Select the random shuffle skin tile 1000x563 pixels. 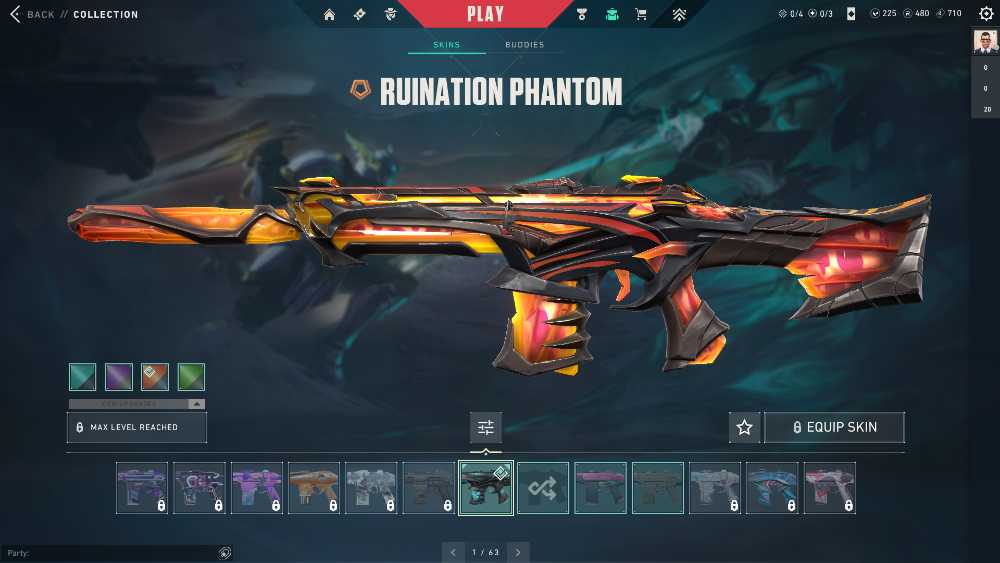[543, 488]
